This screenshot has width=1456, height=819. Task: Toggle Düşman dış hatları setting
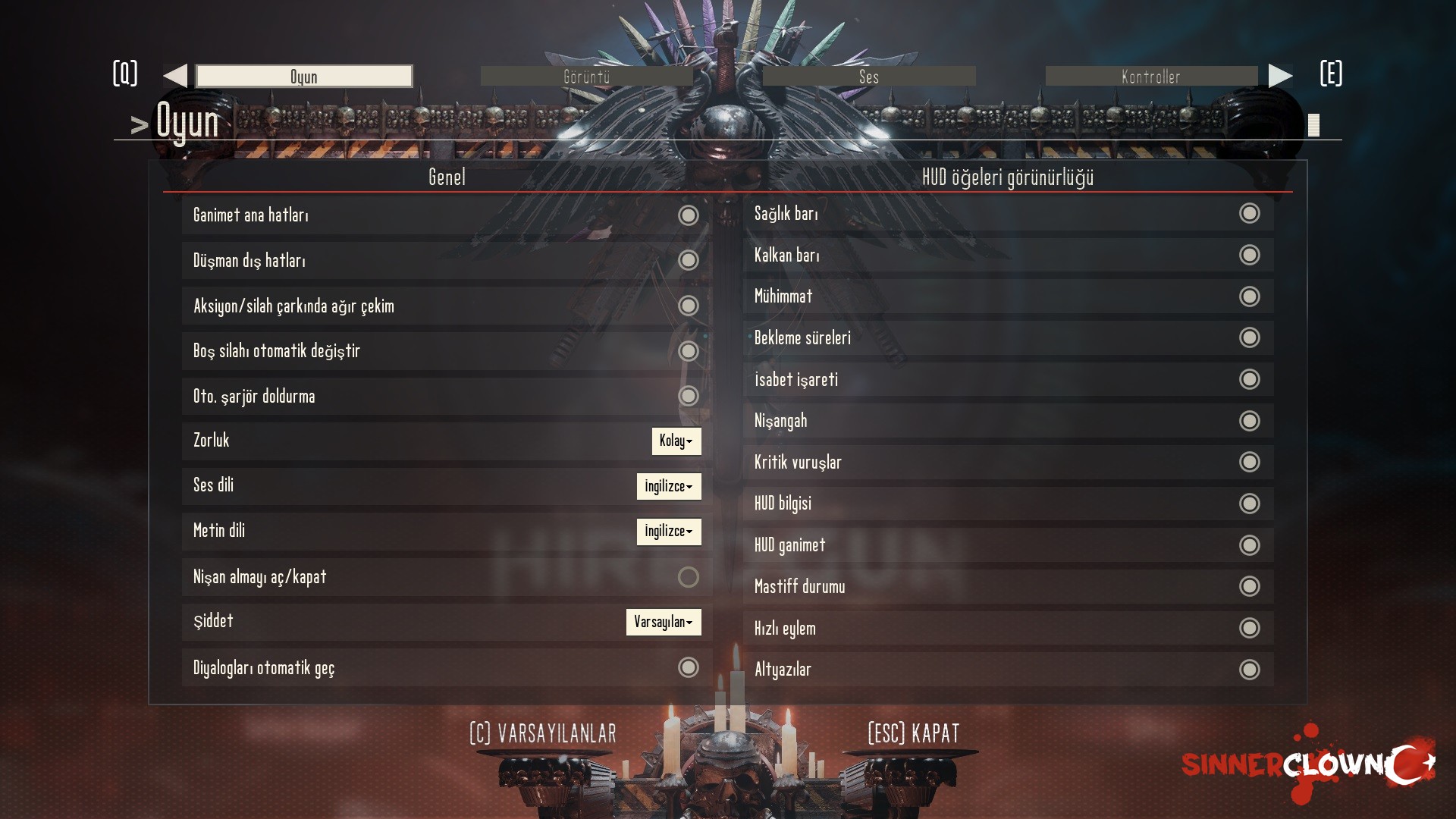click(x=688, y=260)
